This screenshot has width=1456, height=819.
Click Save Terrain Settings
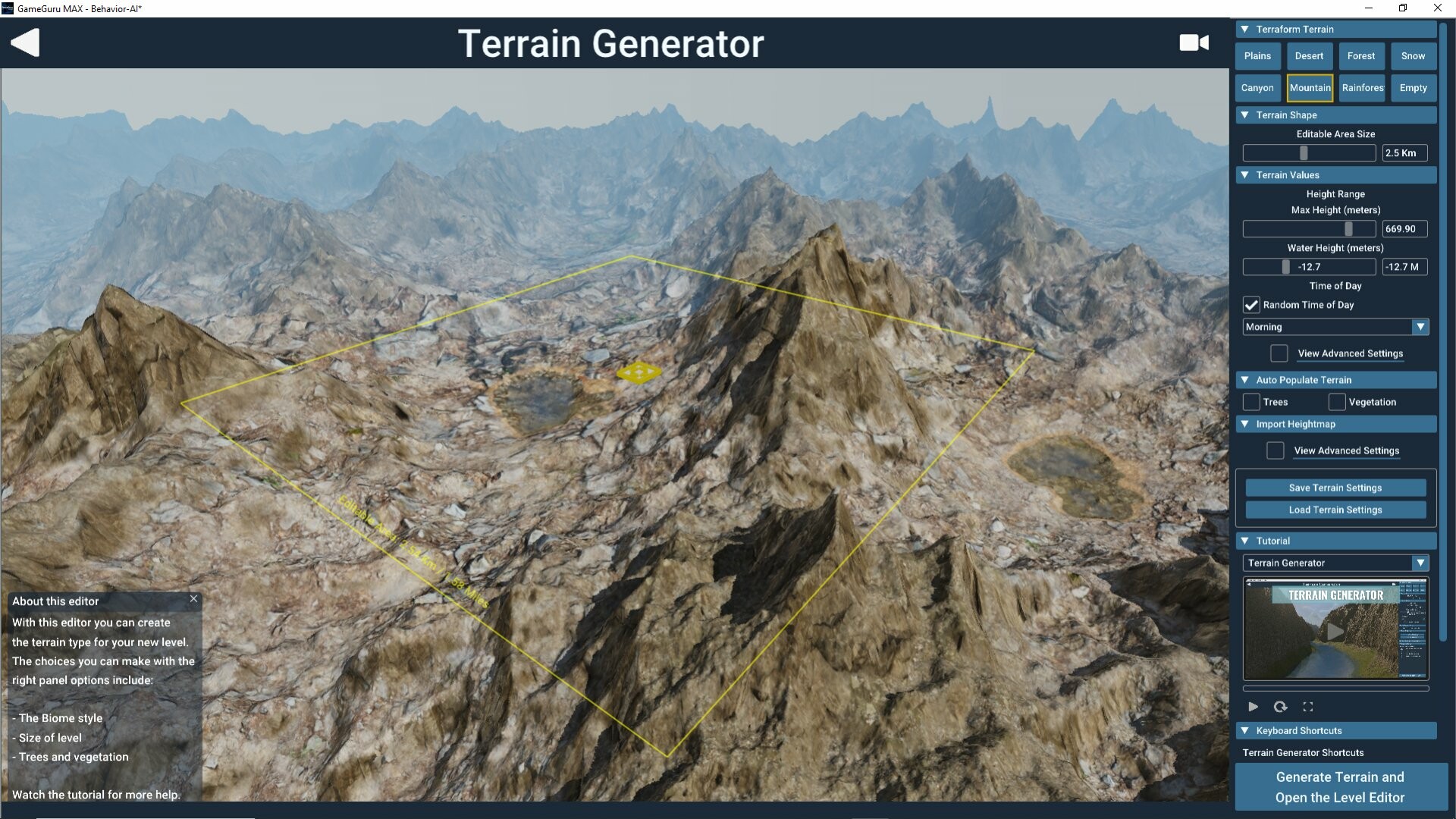1335,488
